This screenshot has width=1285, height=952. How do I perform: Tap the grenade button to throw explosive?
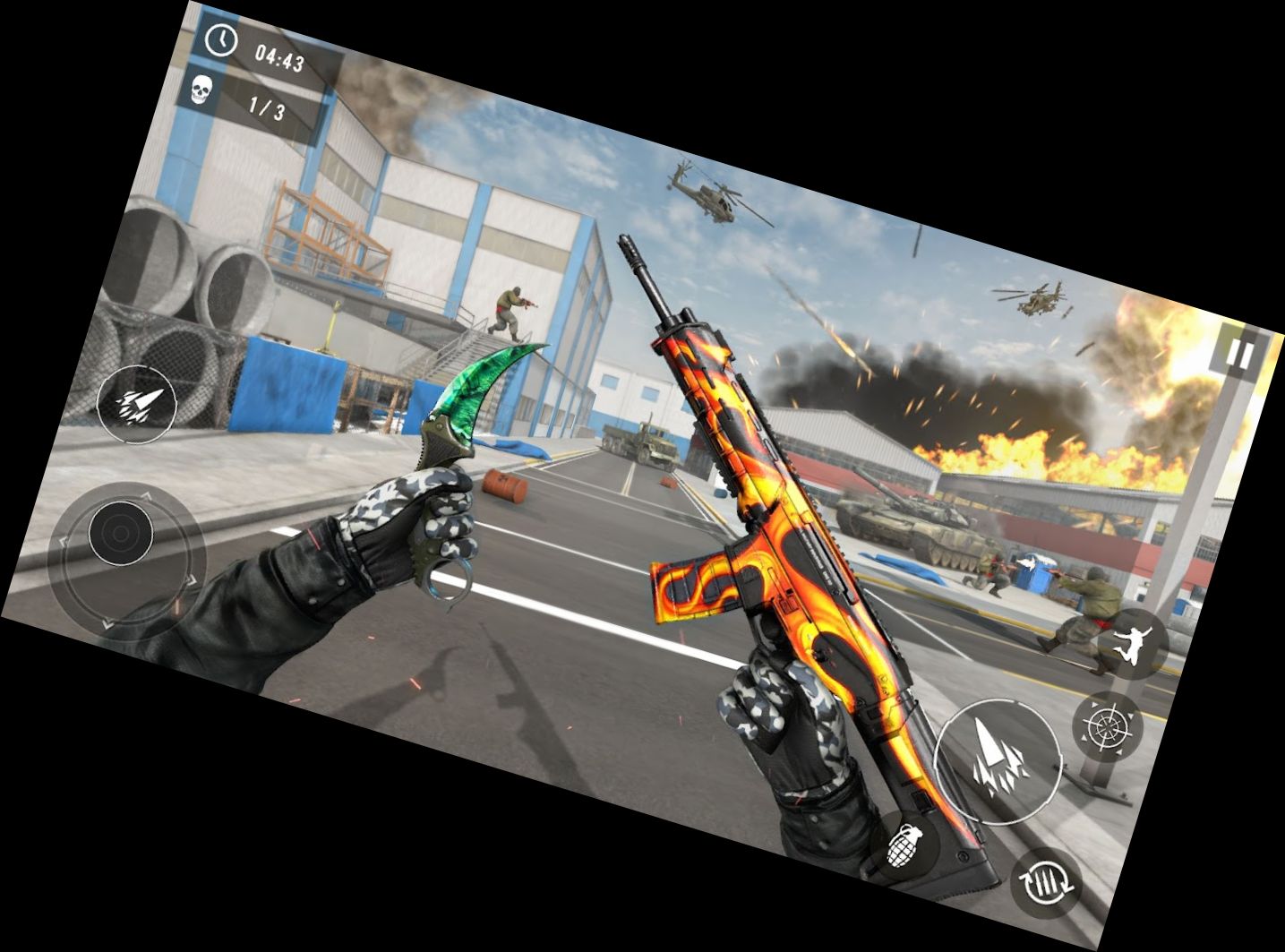pos(905,845)
